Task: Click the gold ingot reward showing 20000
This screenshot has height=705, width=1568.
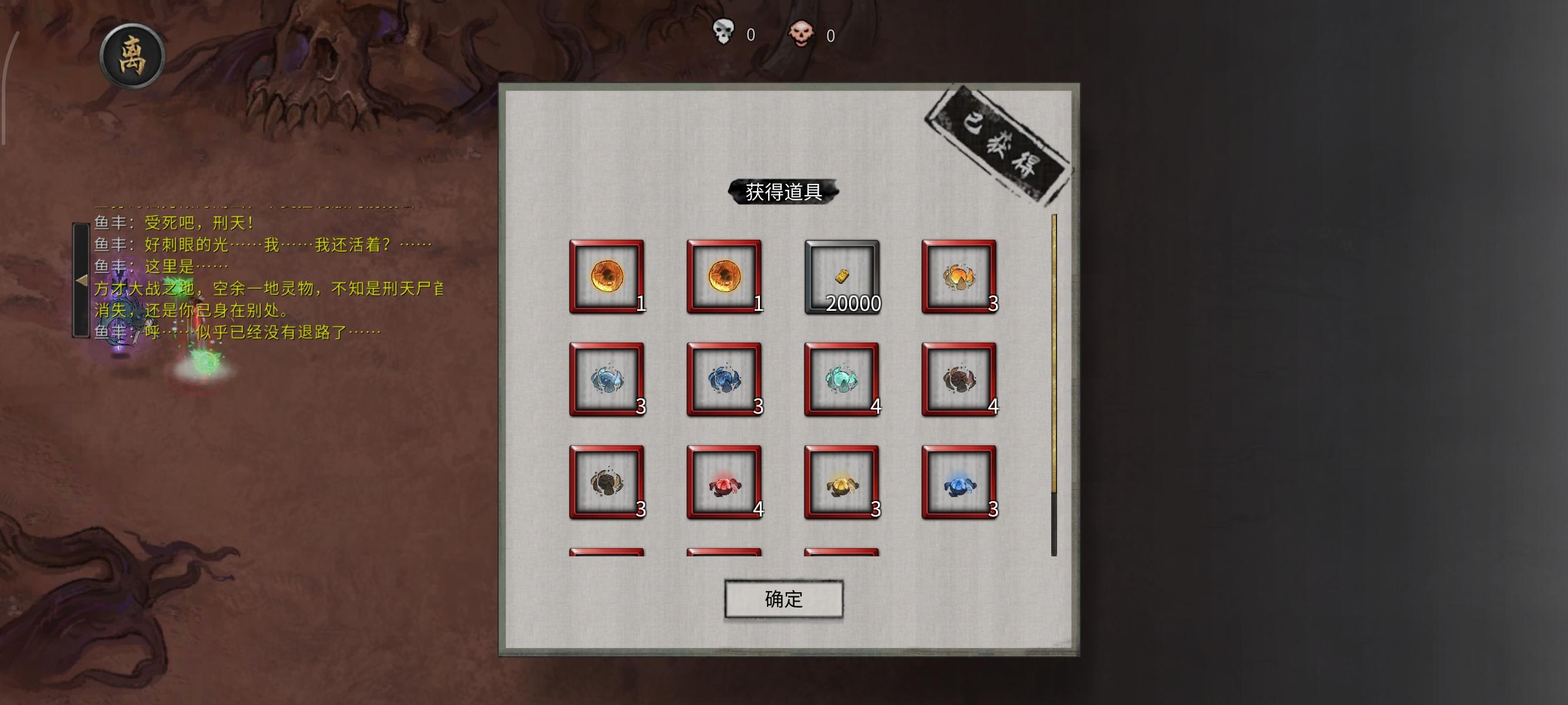Action: [842, 277]
